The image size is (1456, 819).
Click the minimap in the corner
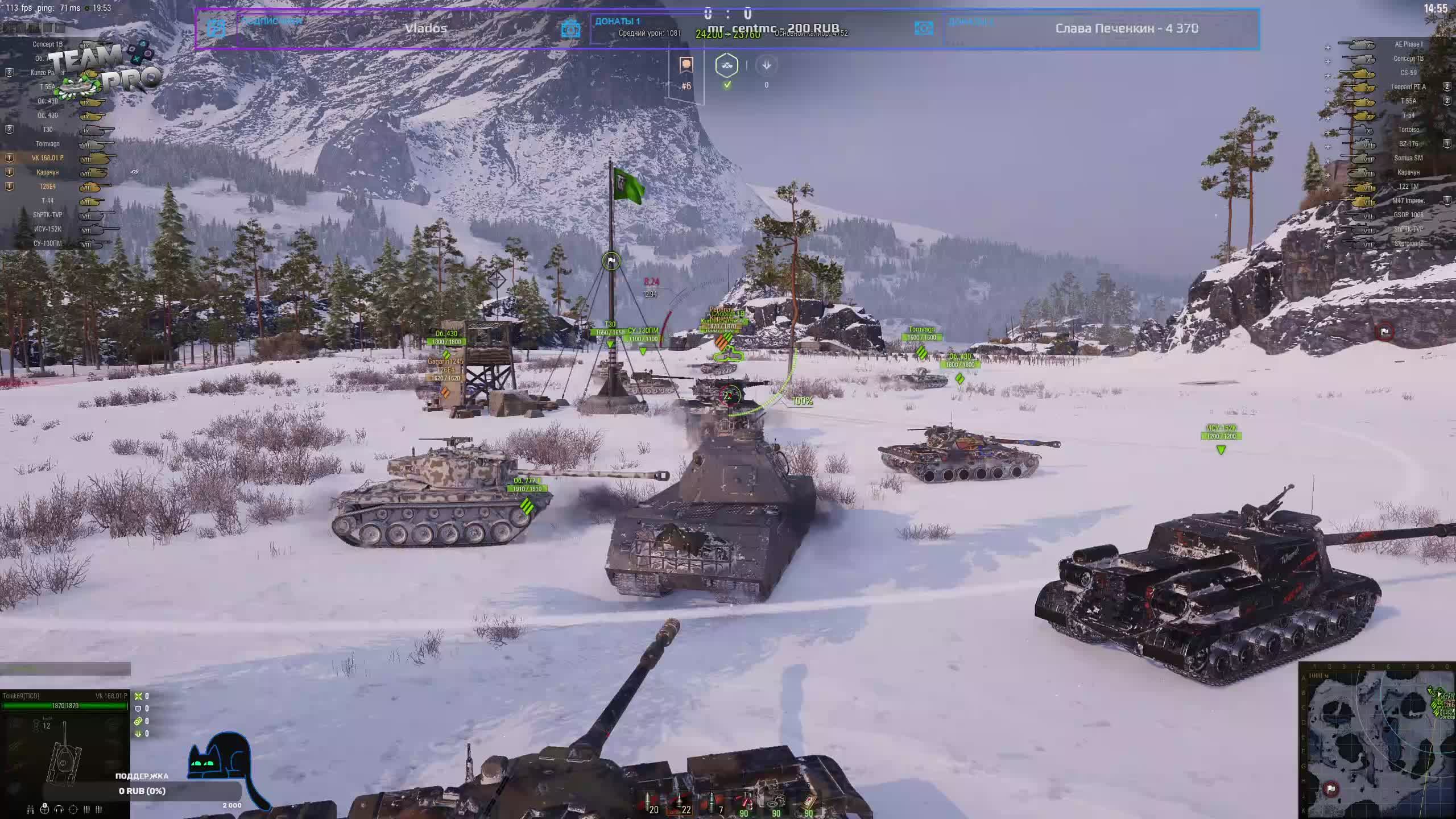(1378, 741)
